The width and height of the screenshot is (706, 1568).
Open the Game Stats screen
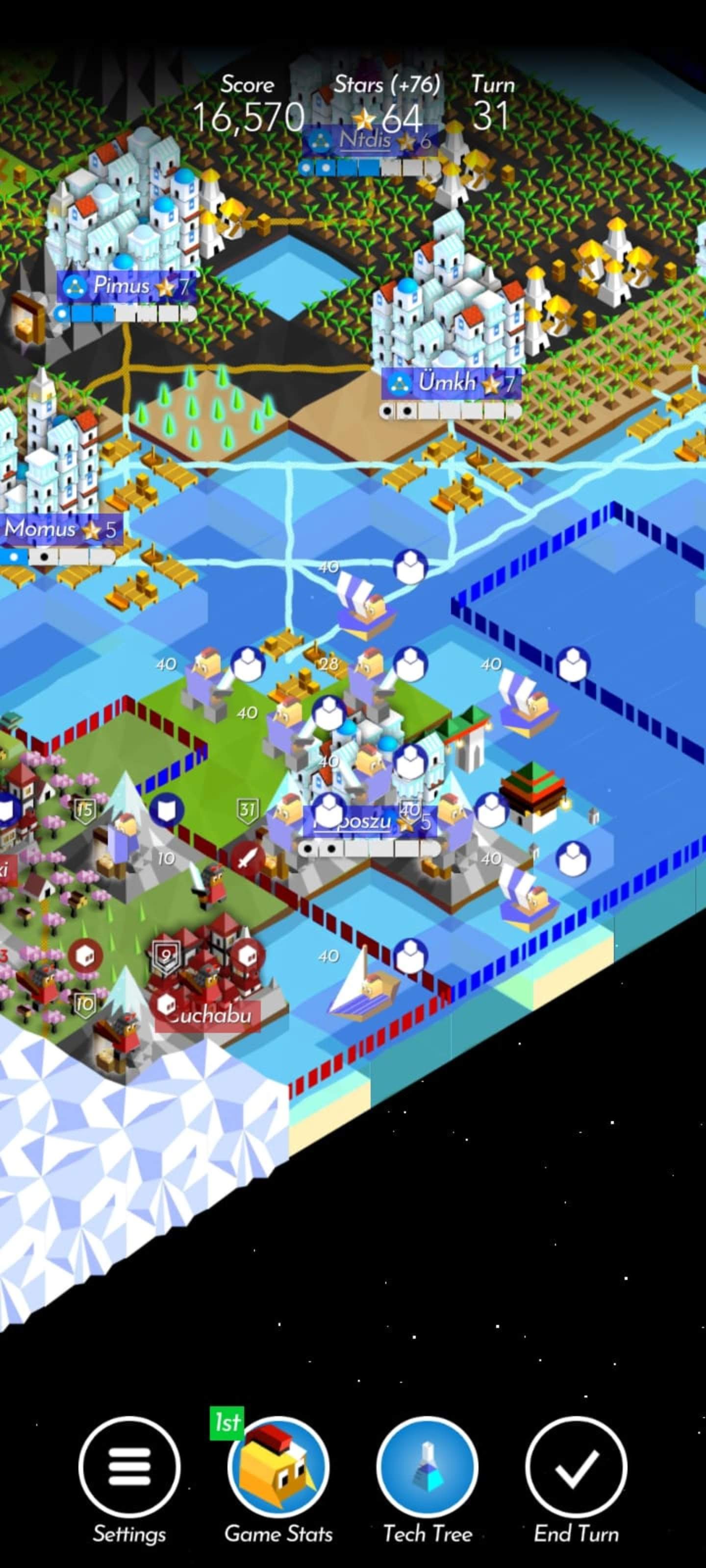(x=278, y=1467)
